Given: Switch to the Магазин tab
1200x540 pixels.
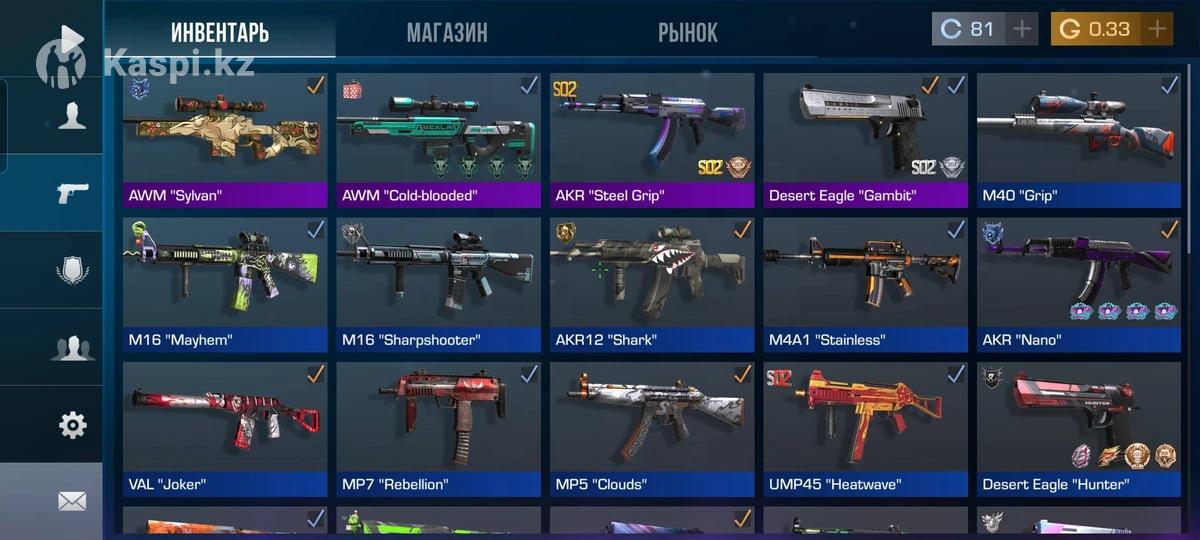Looking at the screenshot, I should (x=447, y=32).
